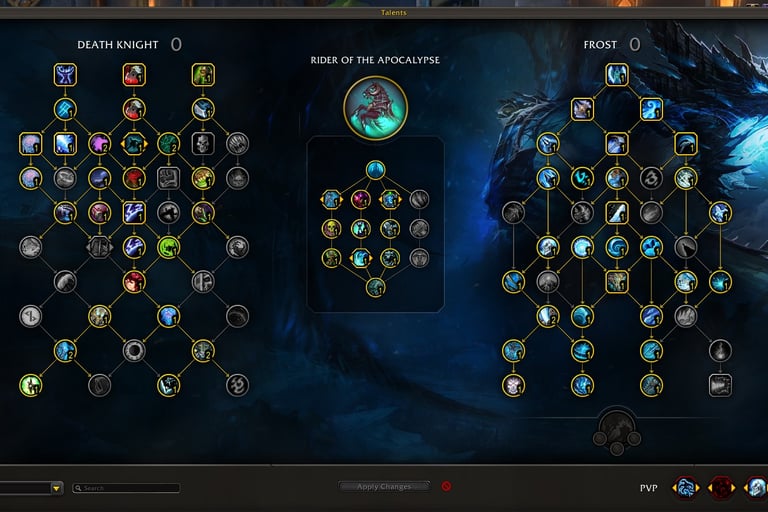Select the Rider of the Apocalypse horseman portrait
The height and width of the screenshot is (512, 768).
pos(375,105)
